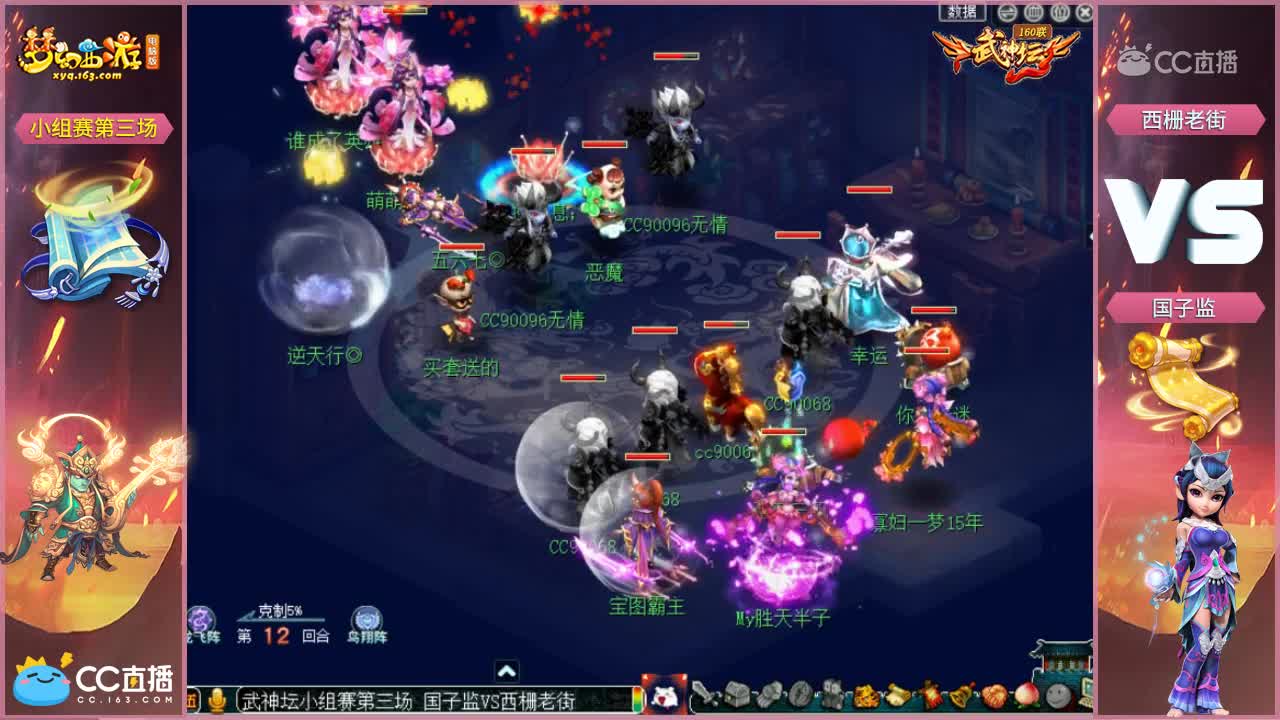
Task: Toggle the refresh control next to 数据
Action: click(1006, 12)
